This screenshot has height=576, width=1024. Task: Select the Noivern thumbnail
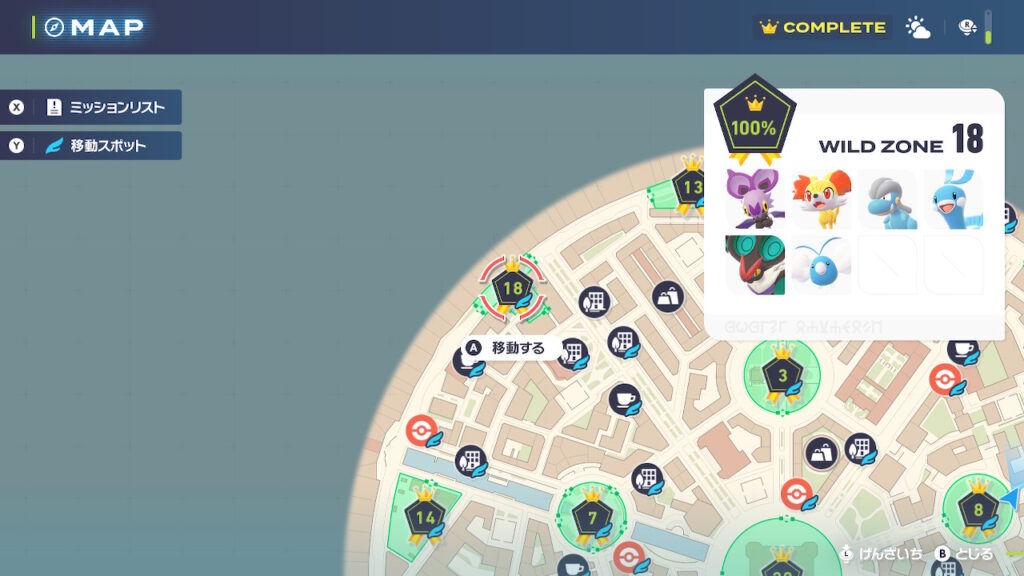tap(755, 265)
